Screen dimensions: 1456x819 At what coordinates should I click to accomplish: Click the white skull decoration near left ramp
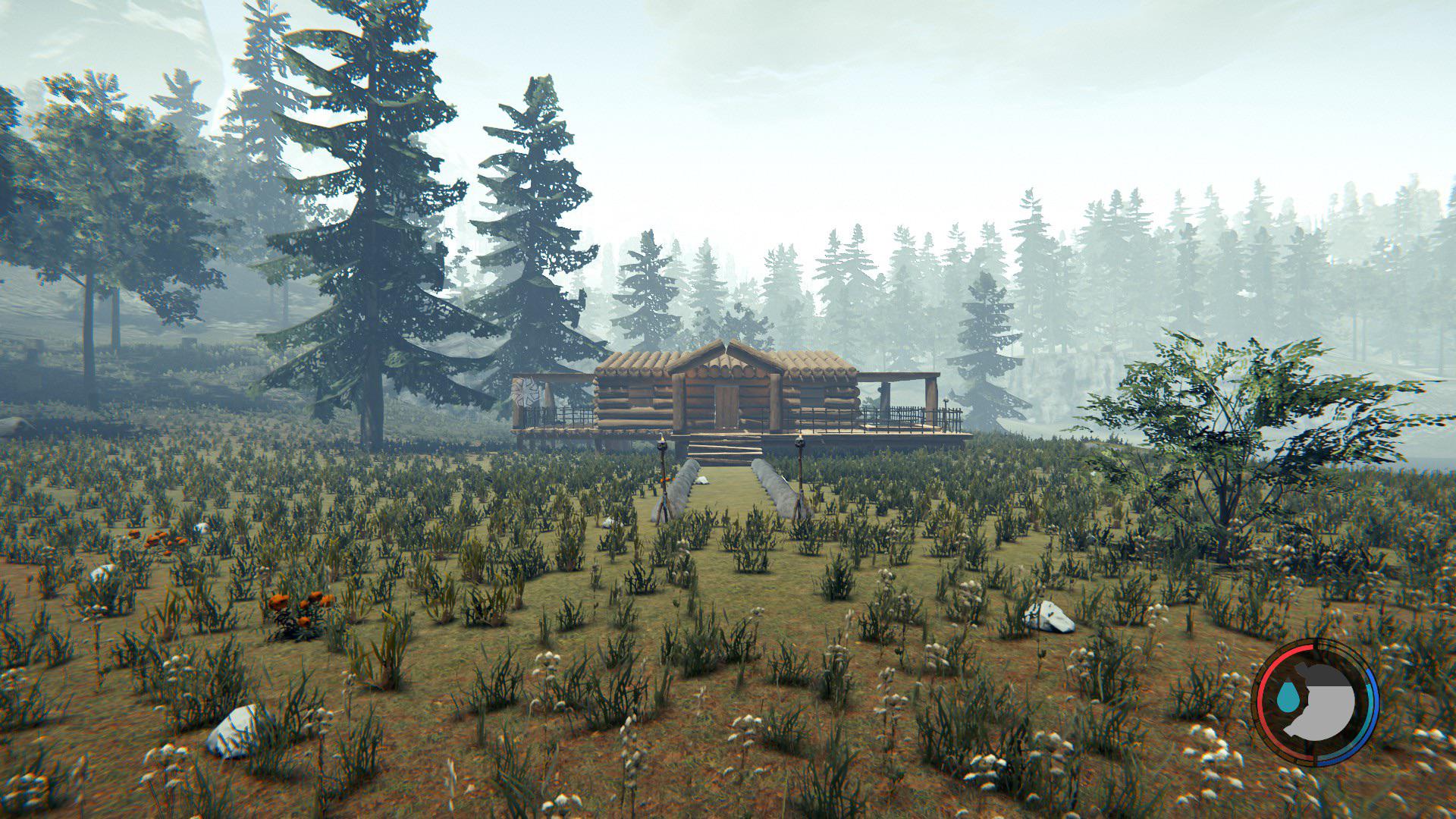click(704, 480)
